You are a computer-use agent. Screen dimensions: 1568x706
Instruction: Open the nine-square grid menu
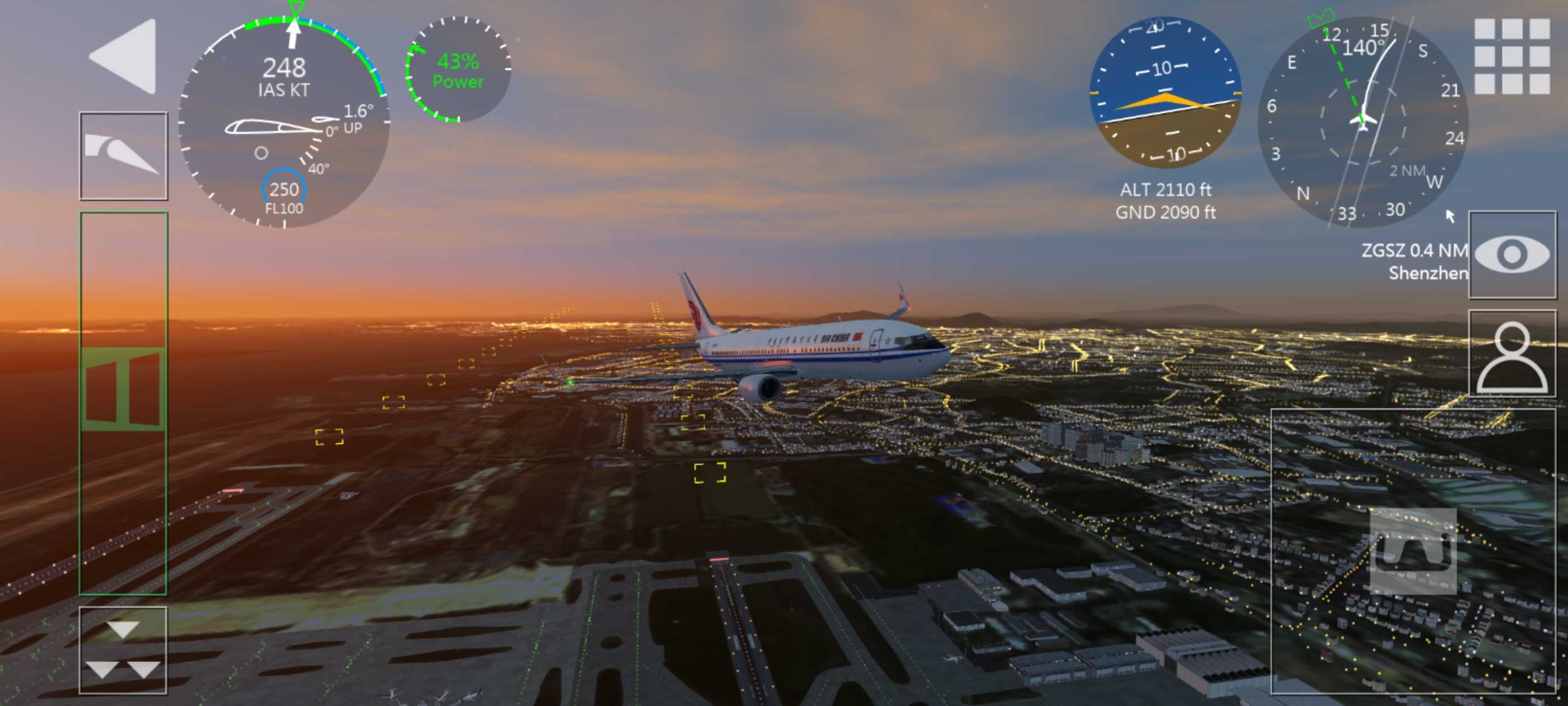(1511, 56)
